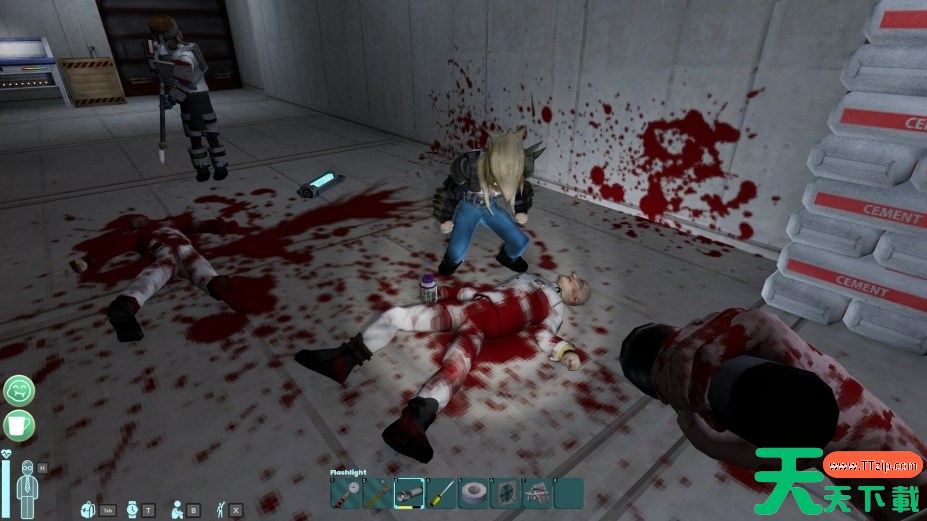Activate the sitting figure icon
Image resolution: width=927 pixels, height=521 pixels.
point(178,508)
